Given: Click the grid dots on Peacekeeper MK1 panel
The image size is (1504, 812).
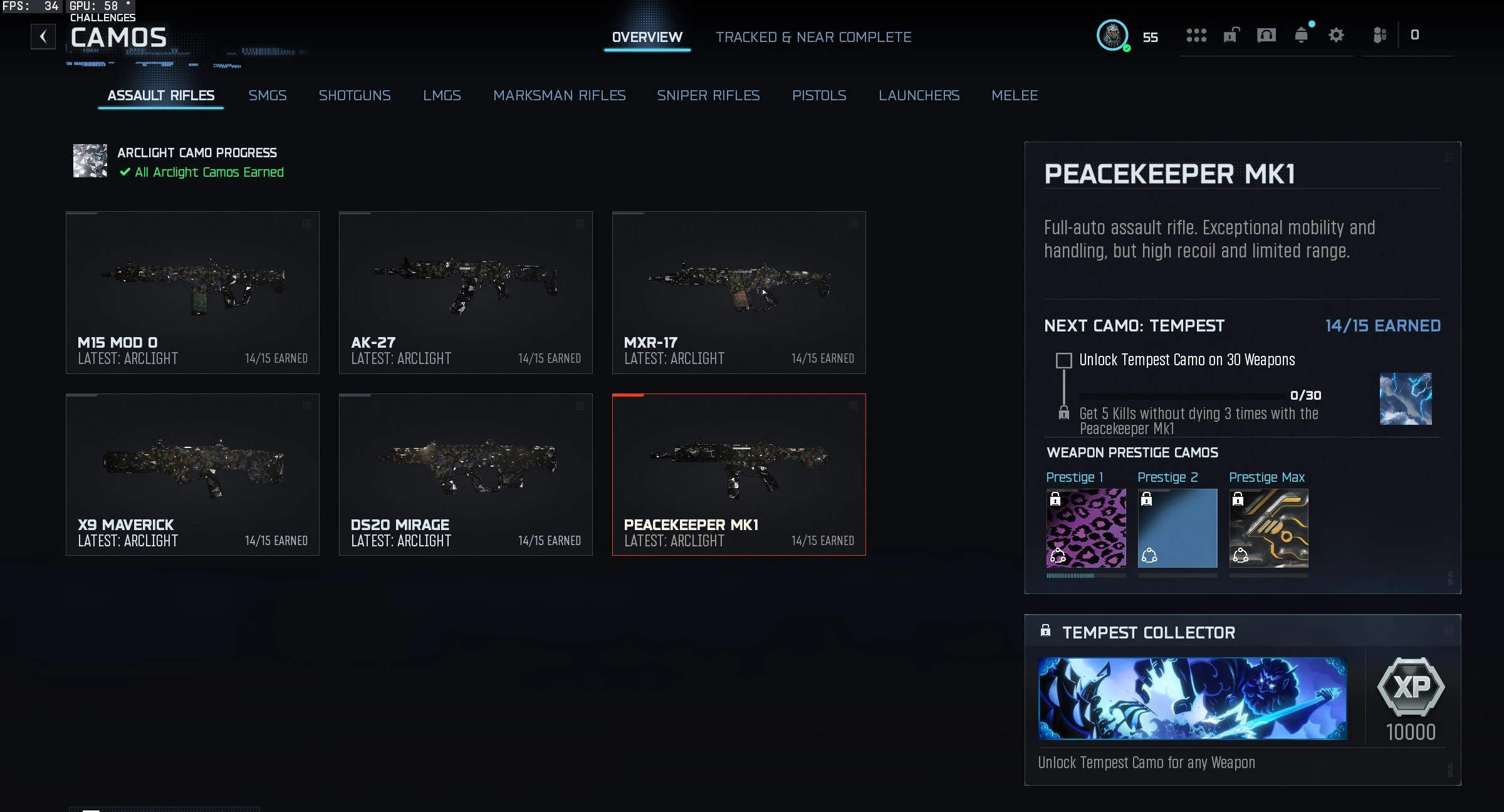Looking at the screenshot, I should pyautogui.click(x=1448, y=159).
